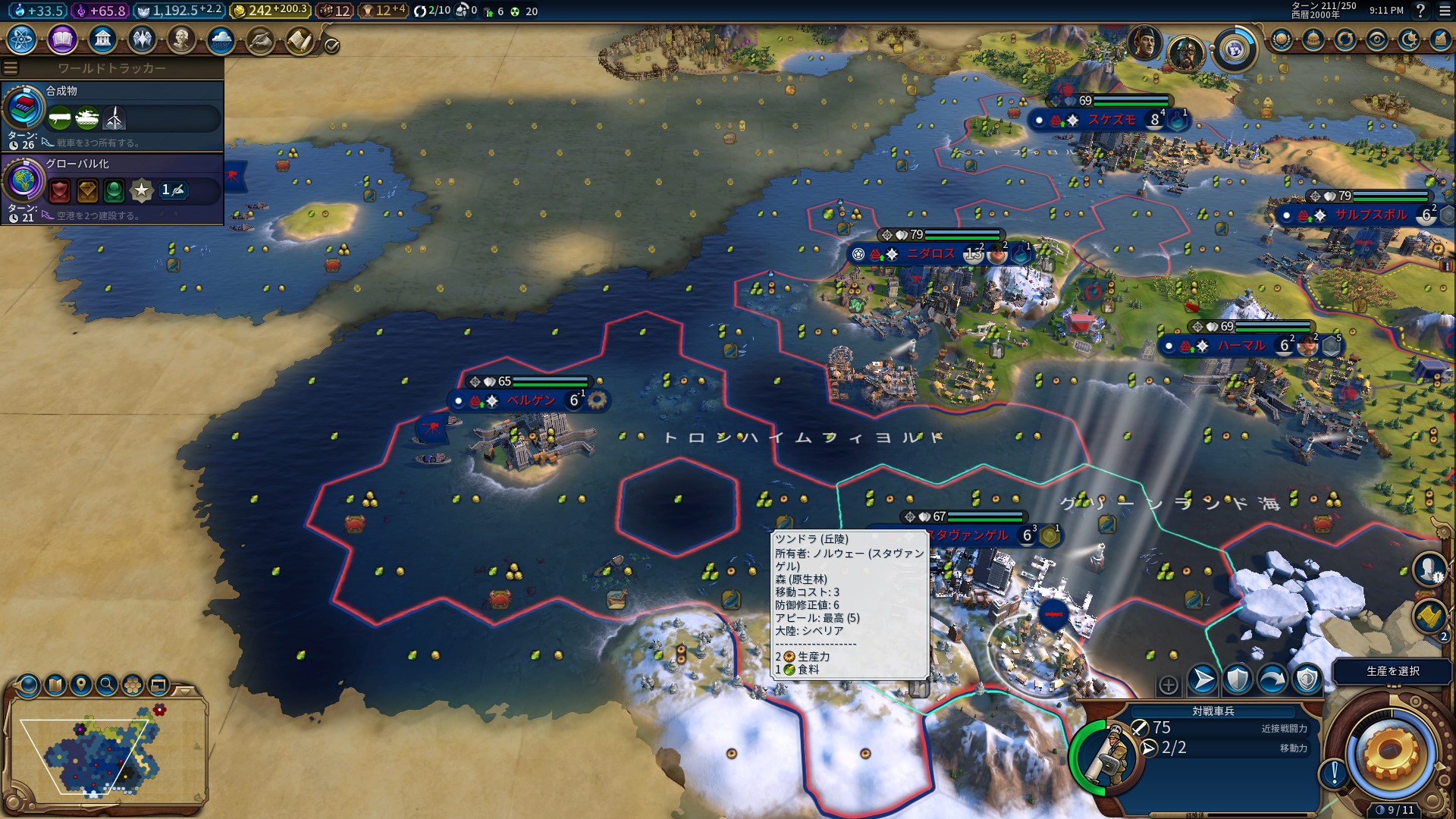
Task: Open the help question mark button
Action: 1420,11
